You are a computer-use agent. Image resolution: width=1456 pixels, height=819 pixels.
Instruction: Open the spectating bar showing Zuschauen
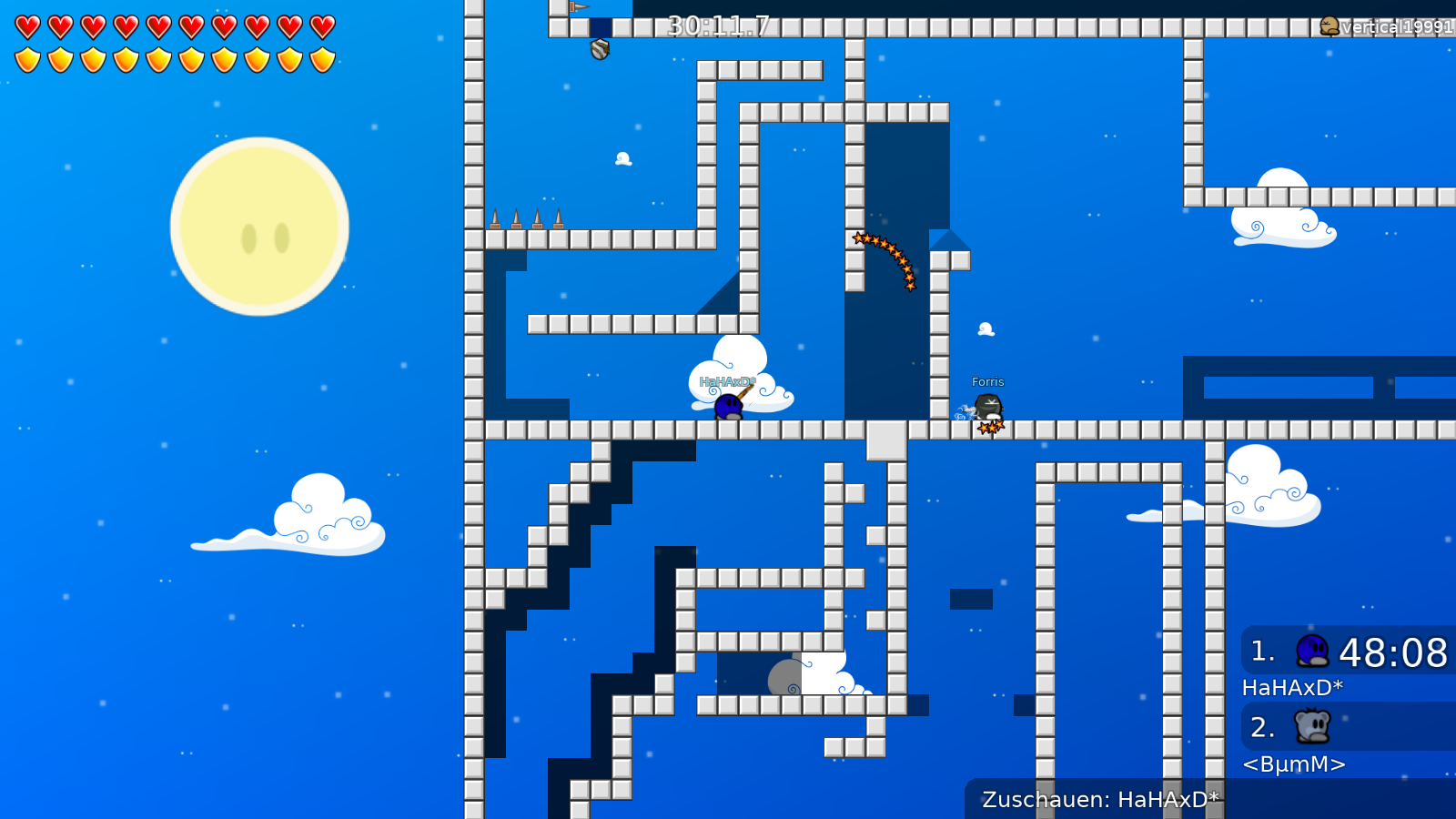pos(1101,800)
